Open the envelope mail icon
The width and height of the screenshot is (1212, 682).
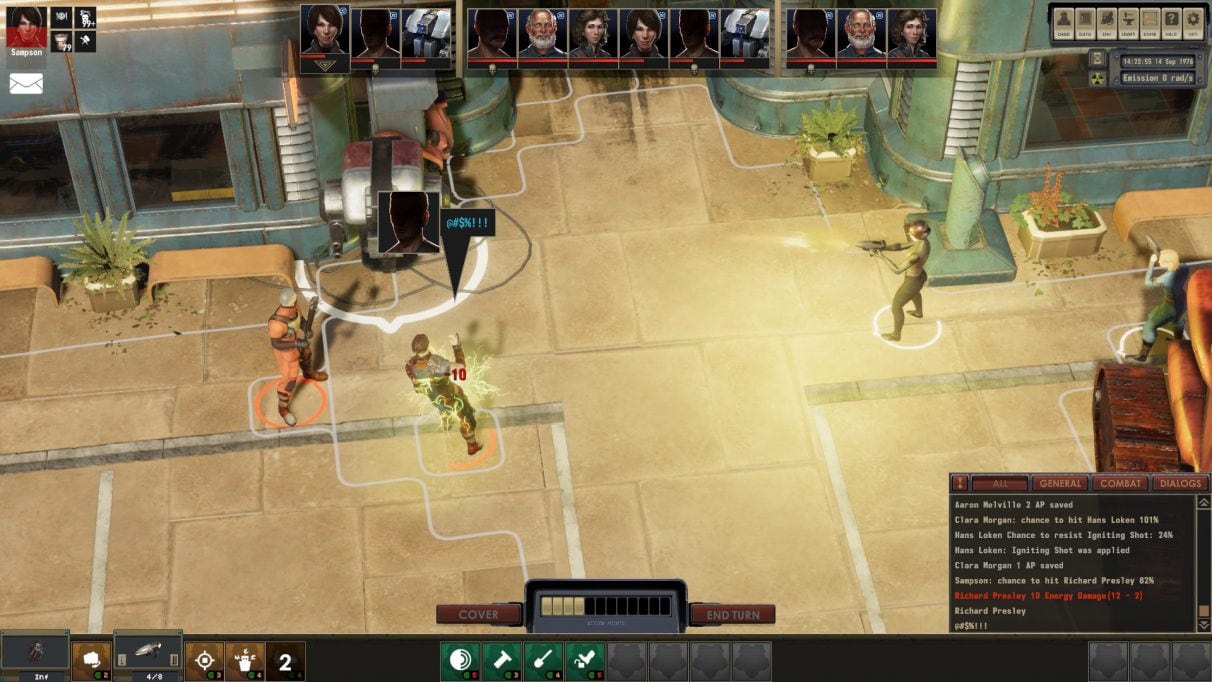26,84
